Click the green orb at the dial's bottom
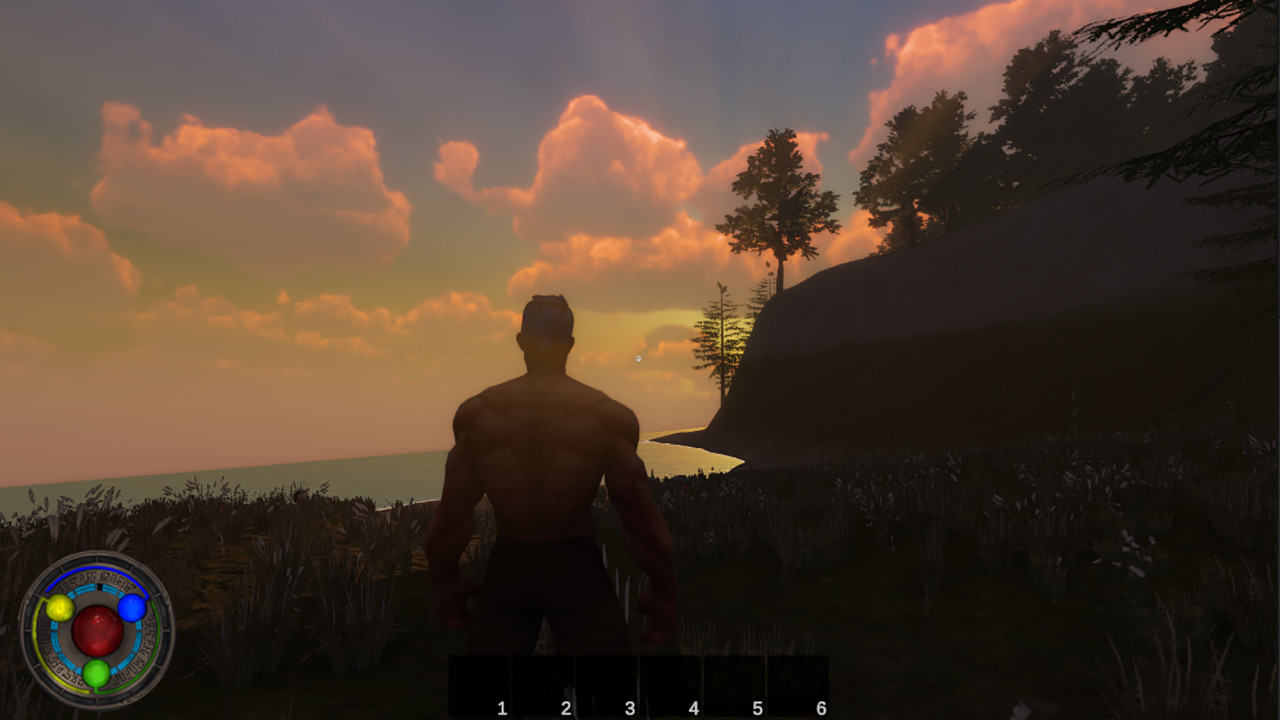The image size is (1280, 720). [x=97, y=672]
